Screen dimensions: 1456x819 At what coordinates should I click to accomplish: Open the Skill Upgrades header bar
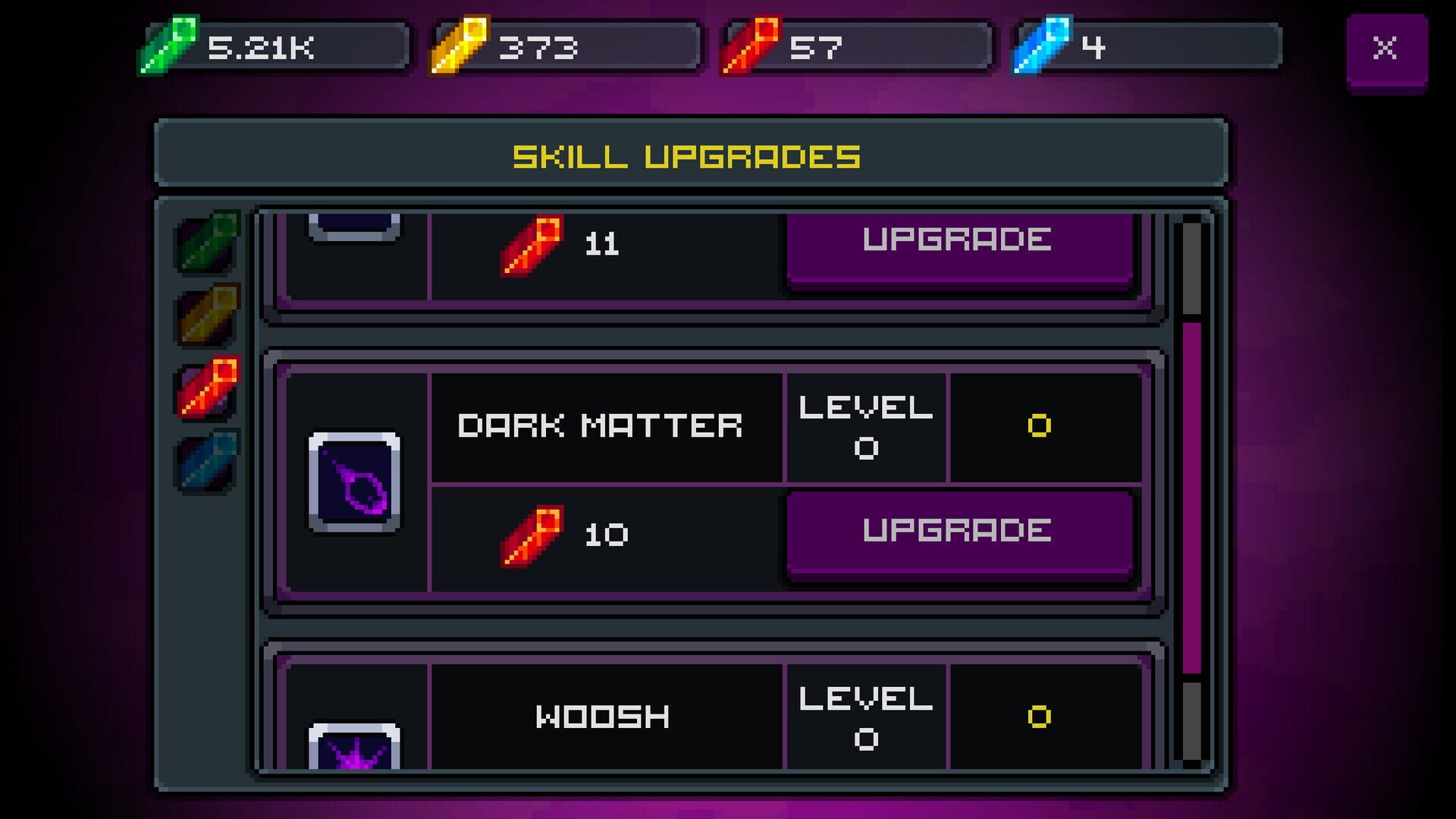pos(690,155)
